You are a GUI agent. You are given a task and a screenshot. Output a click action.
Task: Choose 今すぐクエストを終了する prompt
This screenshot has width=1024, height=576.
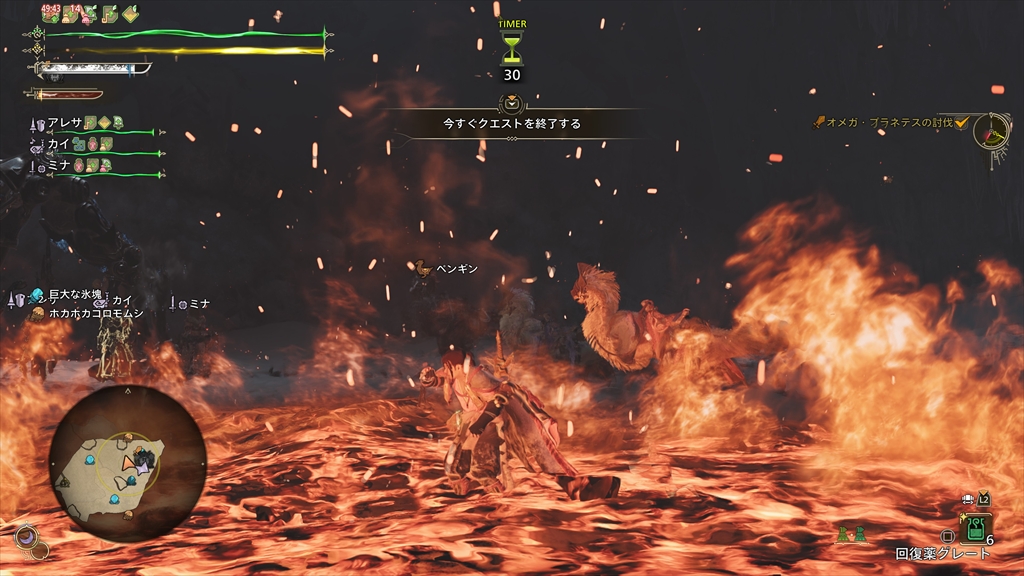point(512,124)
